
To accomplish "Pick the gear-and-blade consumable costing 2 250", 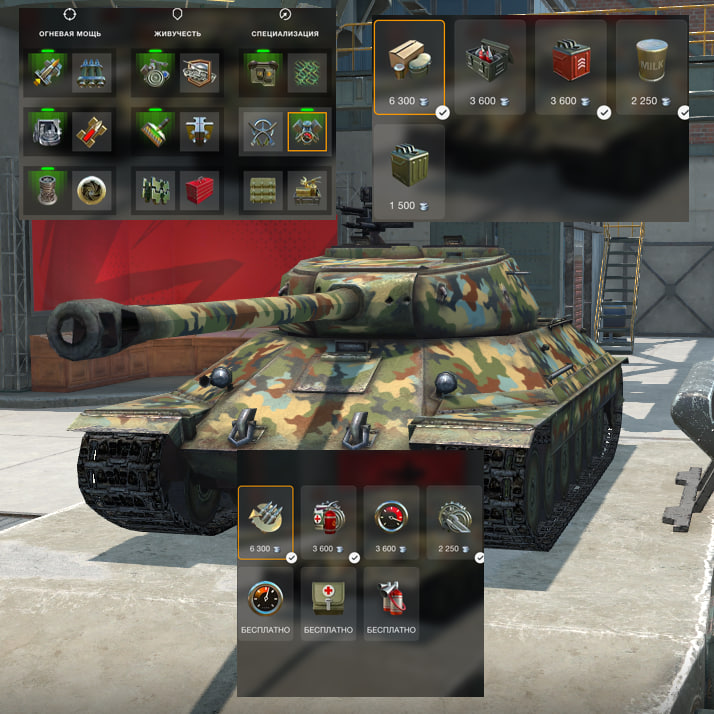I will click(453, 521).
